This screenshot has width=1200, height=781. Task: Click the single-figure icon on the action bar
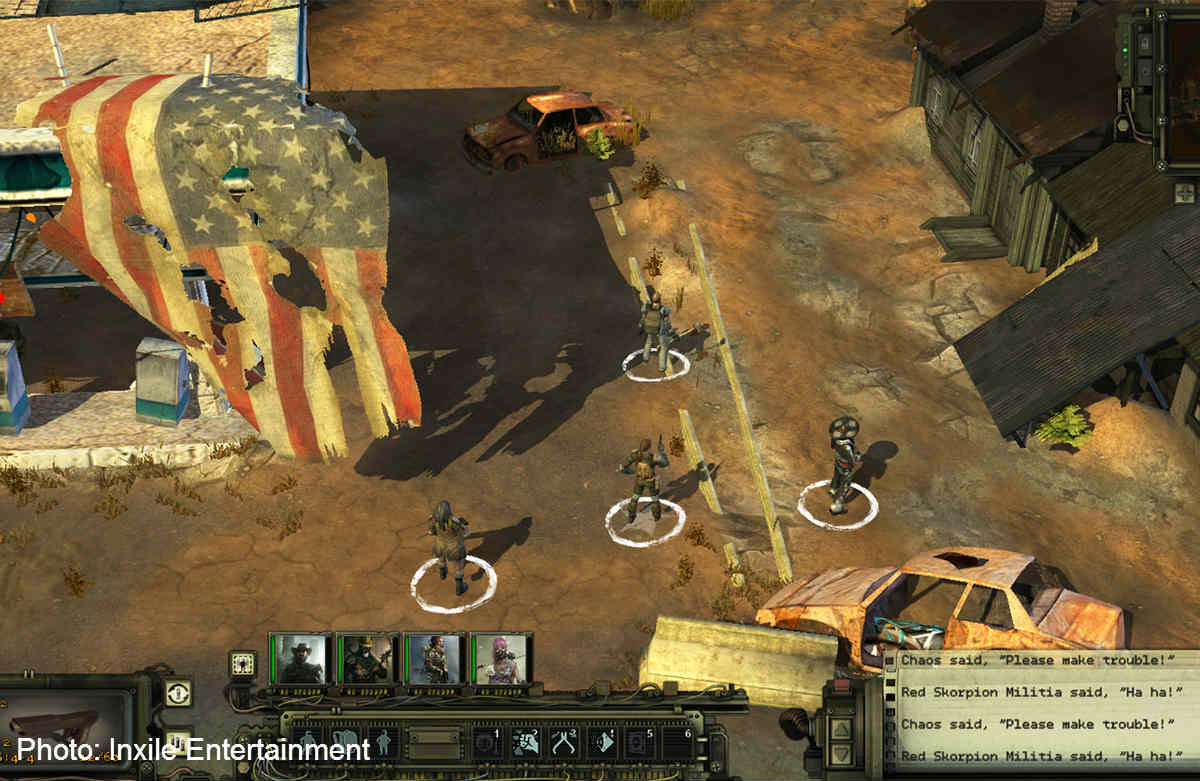(384, 742)
